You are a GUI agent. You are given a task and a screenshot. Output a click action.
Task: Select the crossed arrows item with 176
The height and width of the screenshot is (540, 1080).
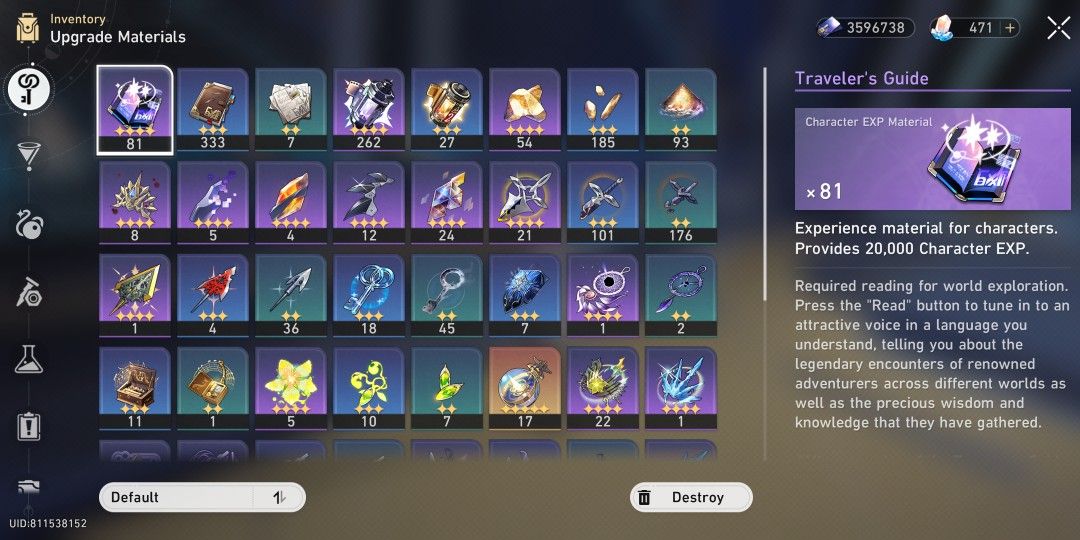point(680,201)
